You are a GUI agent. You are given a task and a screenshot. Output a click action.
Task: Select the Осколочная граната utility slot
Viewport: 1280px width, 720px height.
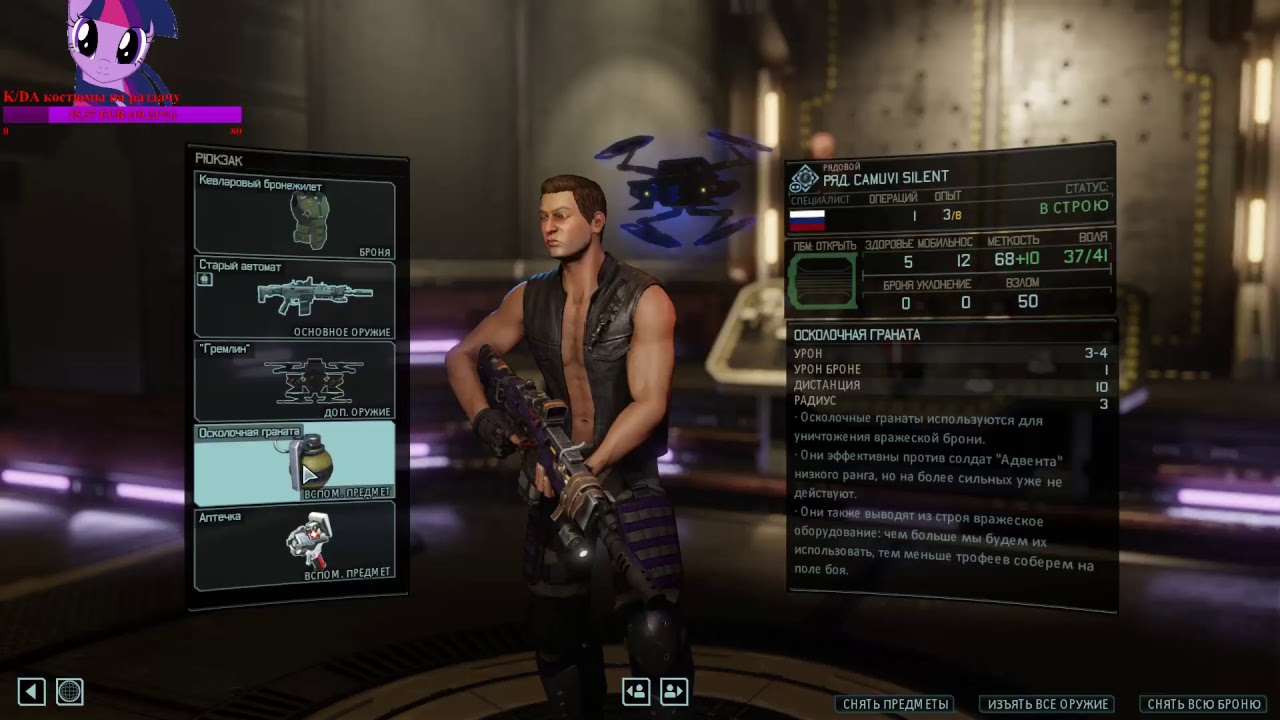(x=294, y=462)
